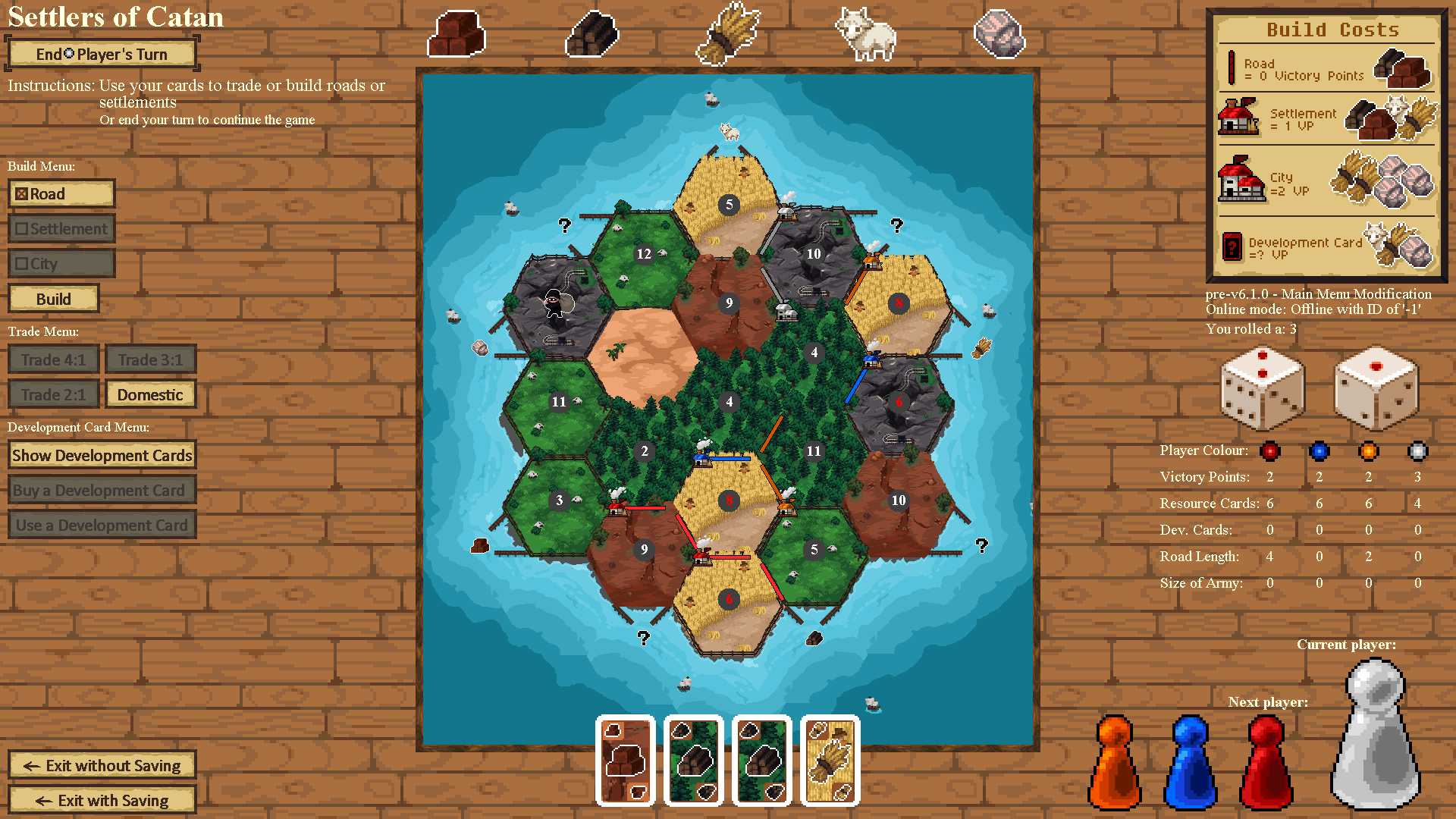Click the ore resource icon above board
Screen dimensions: 1456x819
coord(999,34)
